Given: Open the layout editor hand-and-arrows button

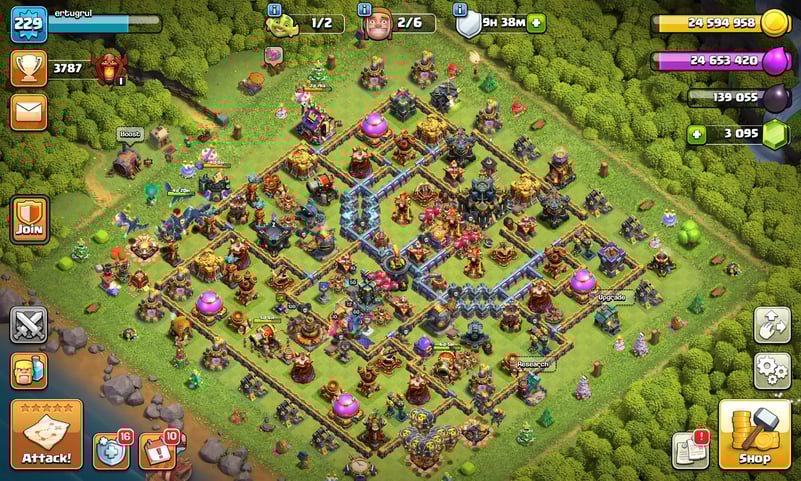Looking at the screenshot, I should (x=772, y=324).
